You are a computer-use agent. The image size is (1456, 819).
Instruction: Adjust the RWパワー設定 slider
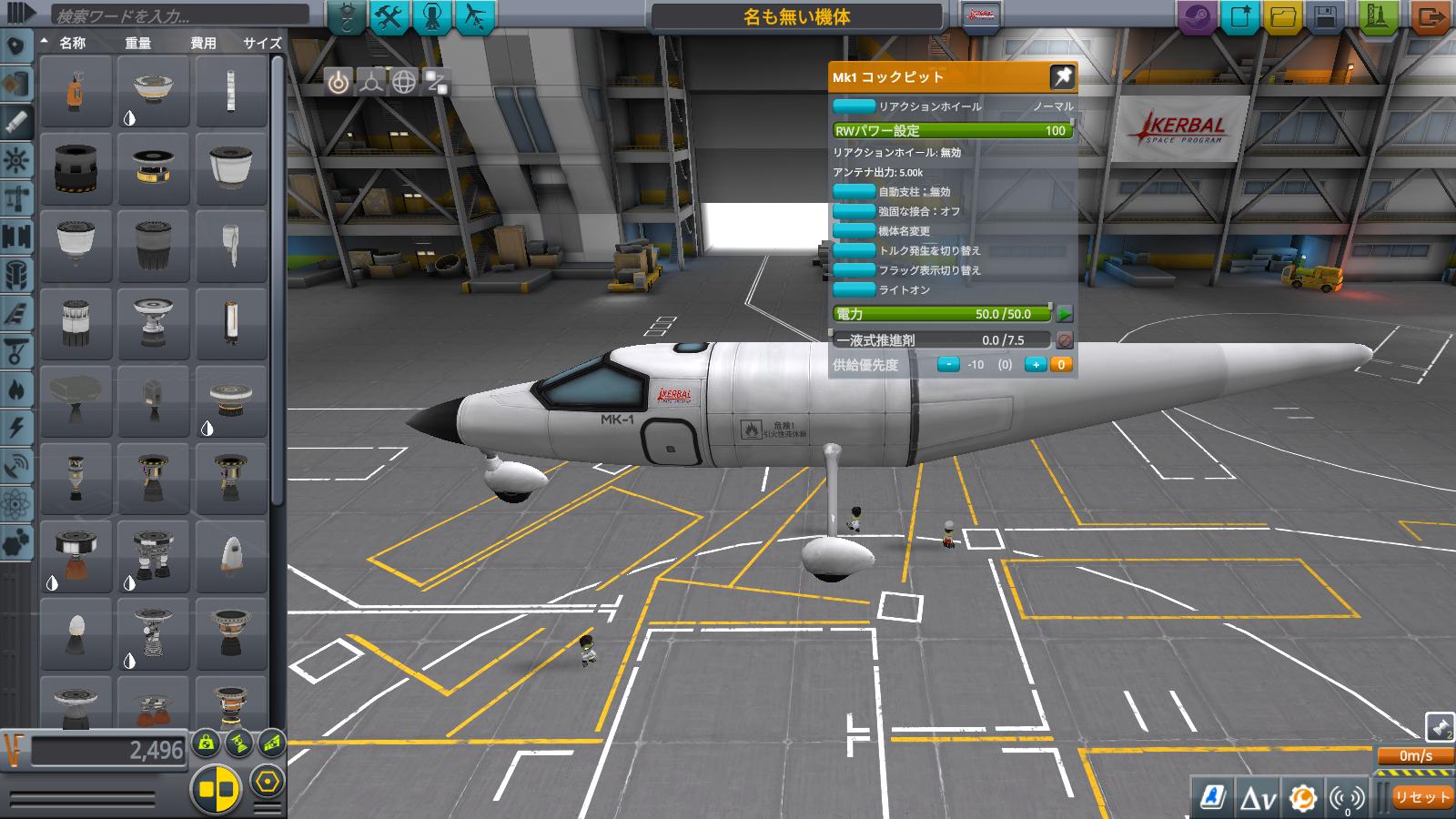pos(951,130)
